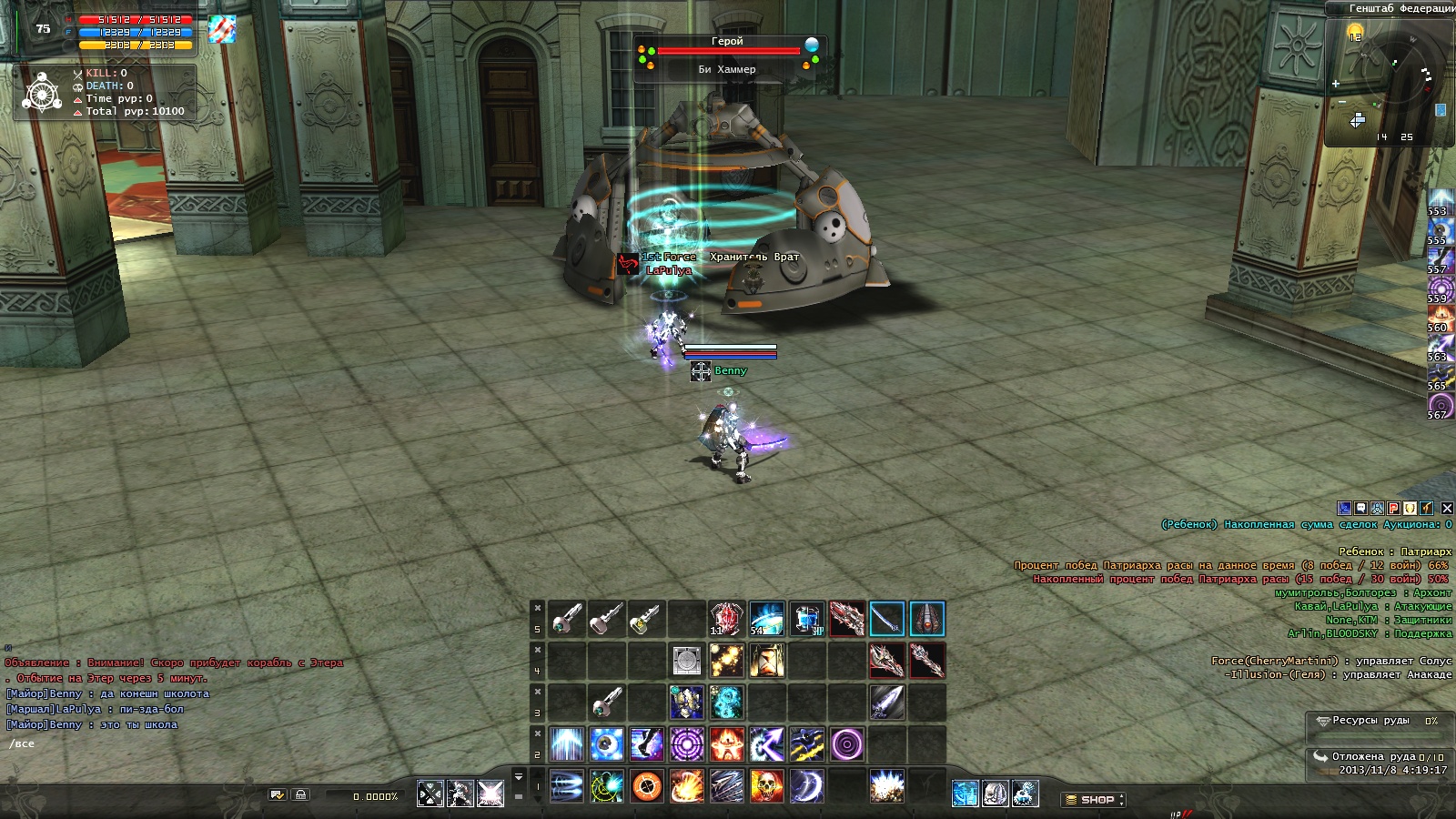1456x819 pixels.
Task: Use the hourglass item slot
Action: pos(766,661)
